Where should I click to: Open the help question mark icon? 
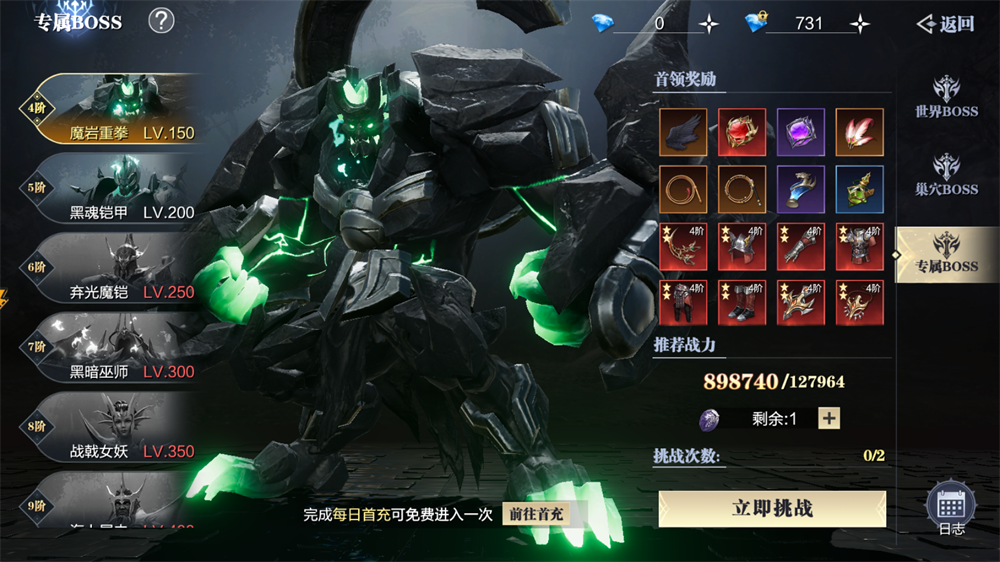161,20
